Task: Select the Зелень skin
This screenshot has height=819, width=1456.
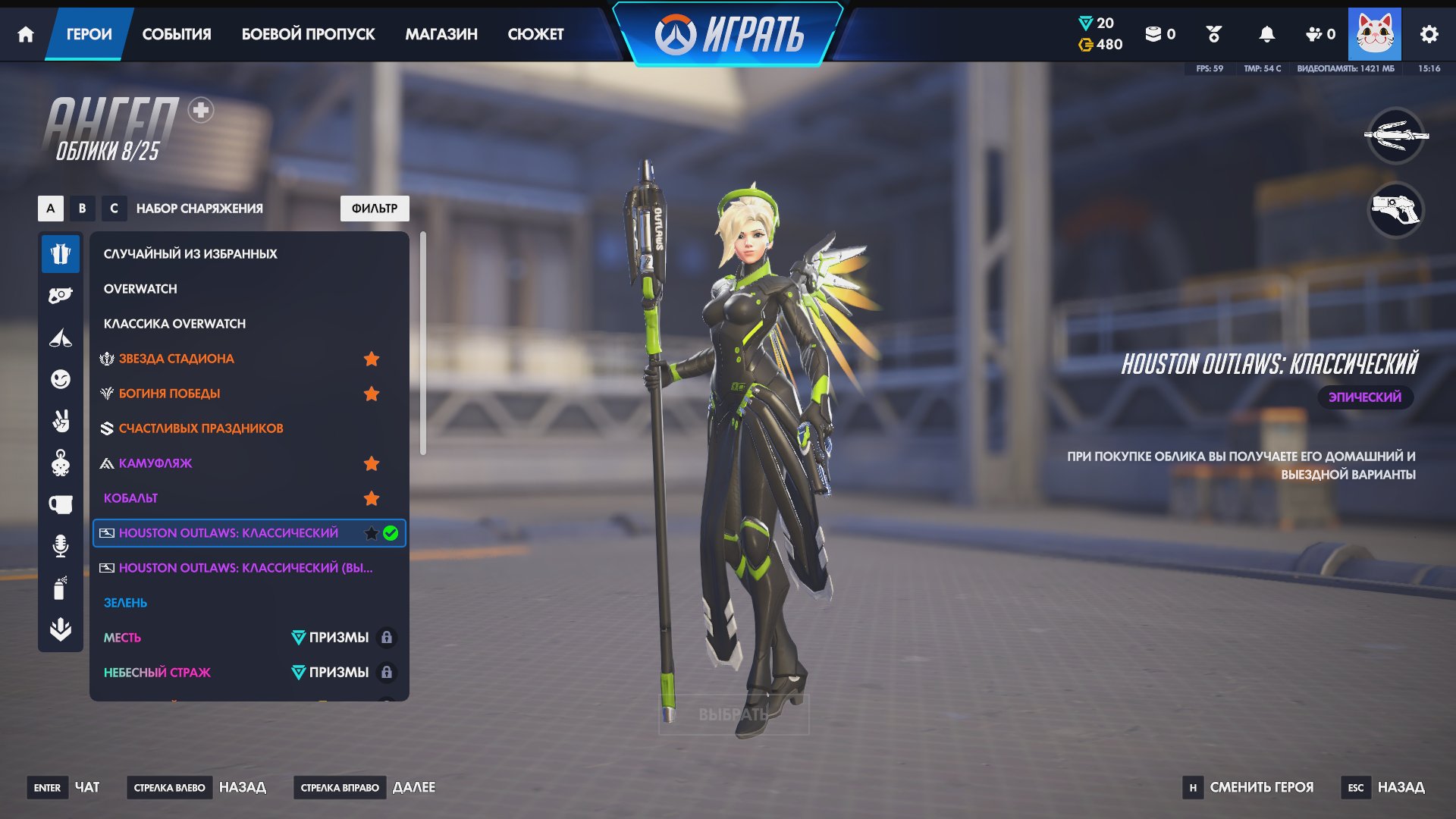Action: click(x=125, y=603)
